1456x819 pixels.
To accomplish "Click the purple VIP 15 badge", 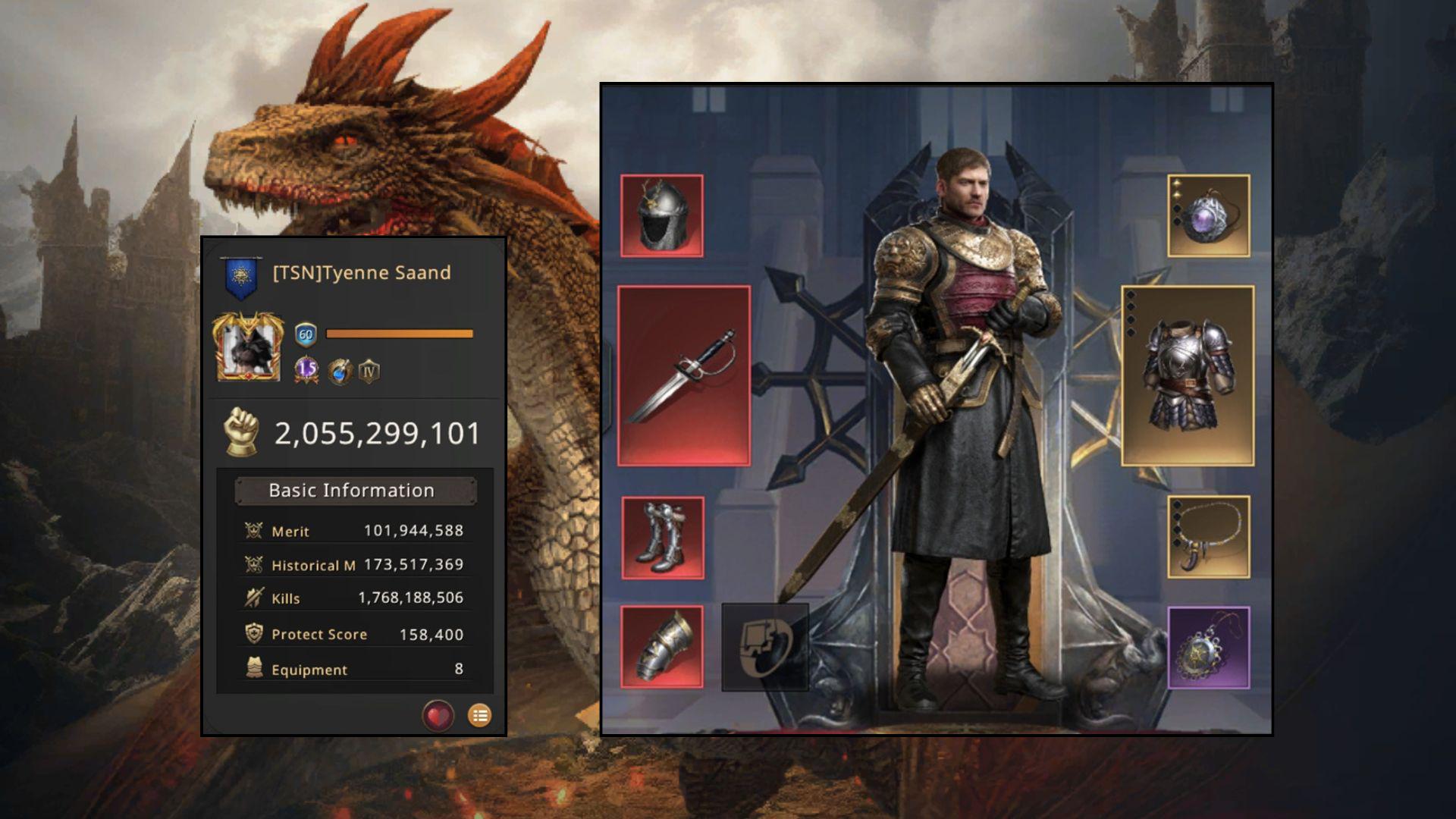I will click(x=306, y=370).
